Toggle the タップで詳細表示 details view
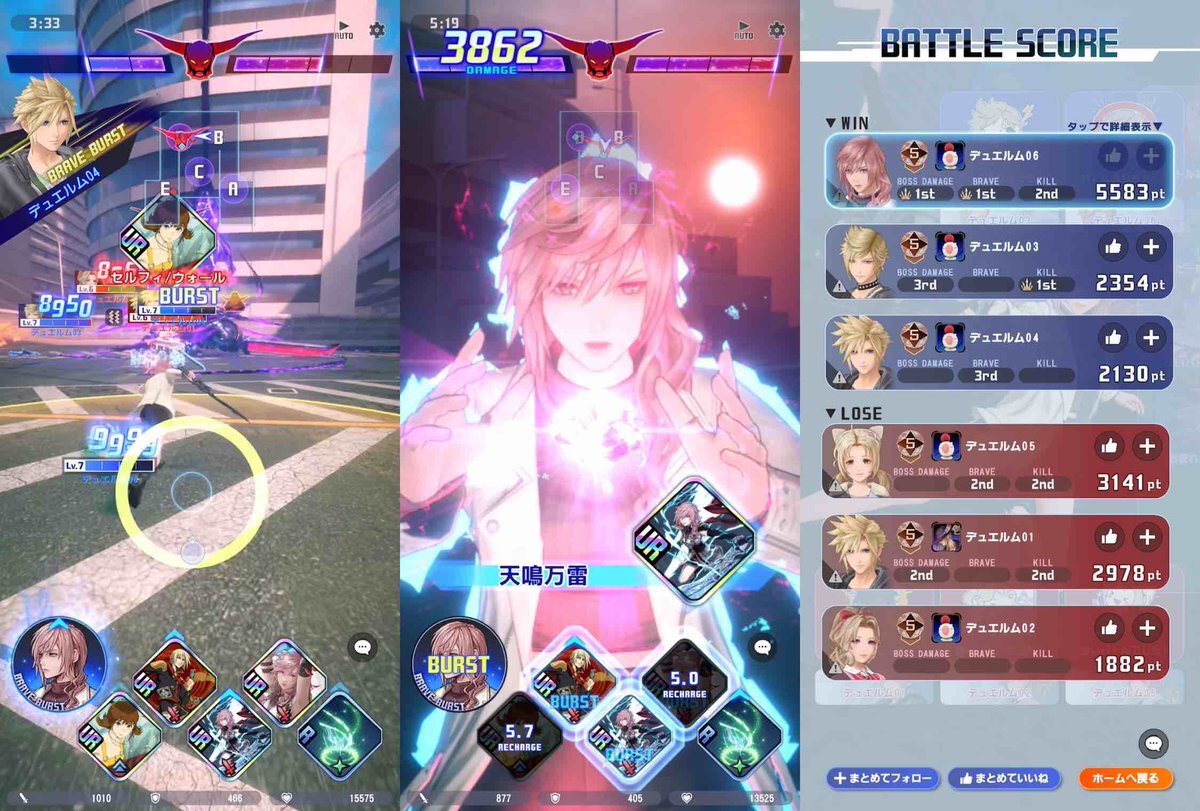This screenshot has height=811, width=1200. (1114, 126)
